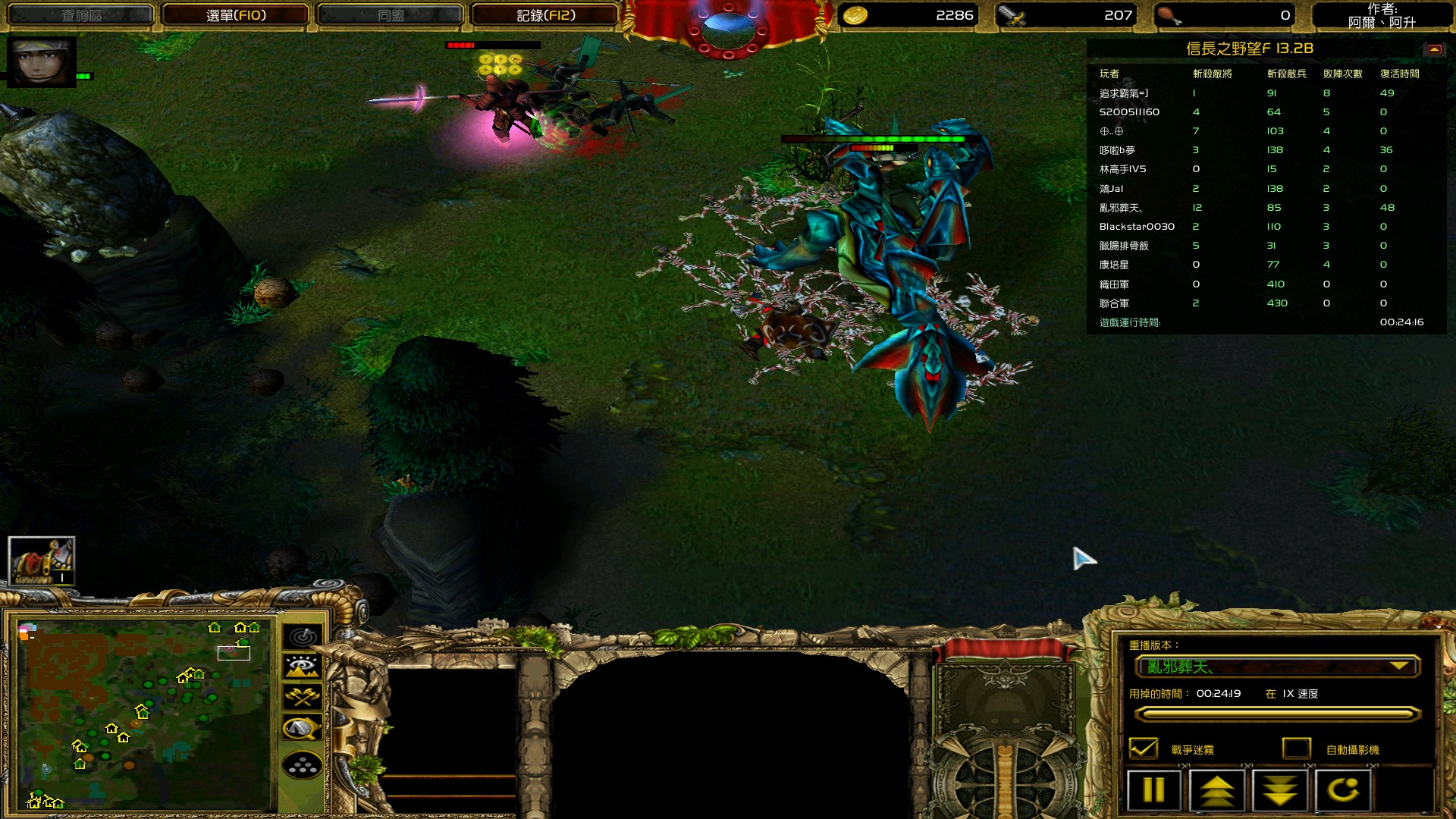Toggle ally color mode (crossed axes)
Viewport: 1456px width, 819px height.
303,697
